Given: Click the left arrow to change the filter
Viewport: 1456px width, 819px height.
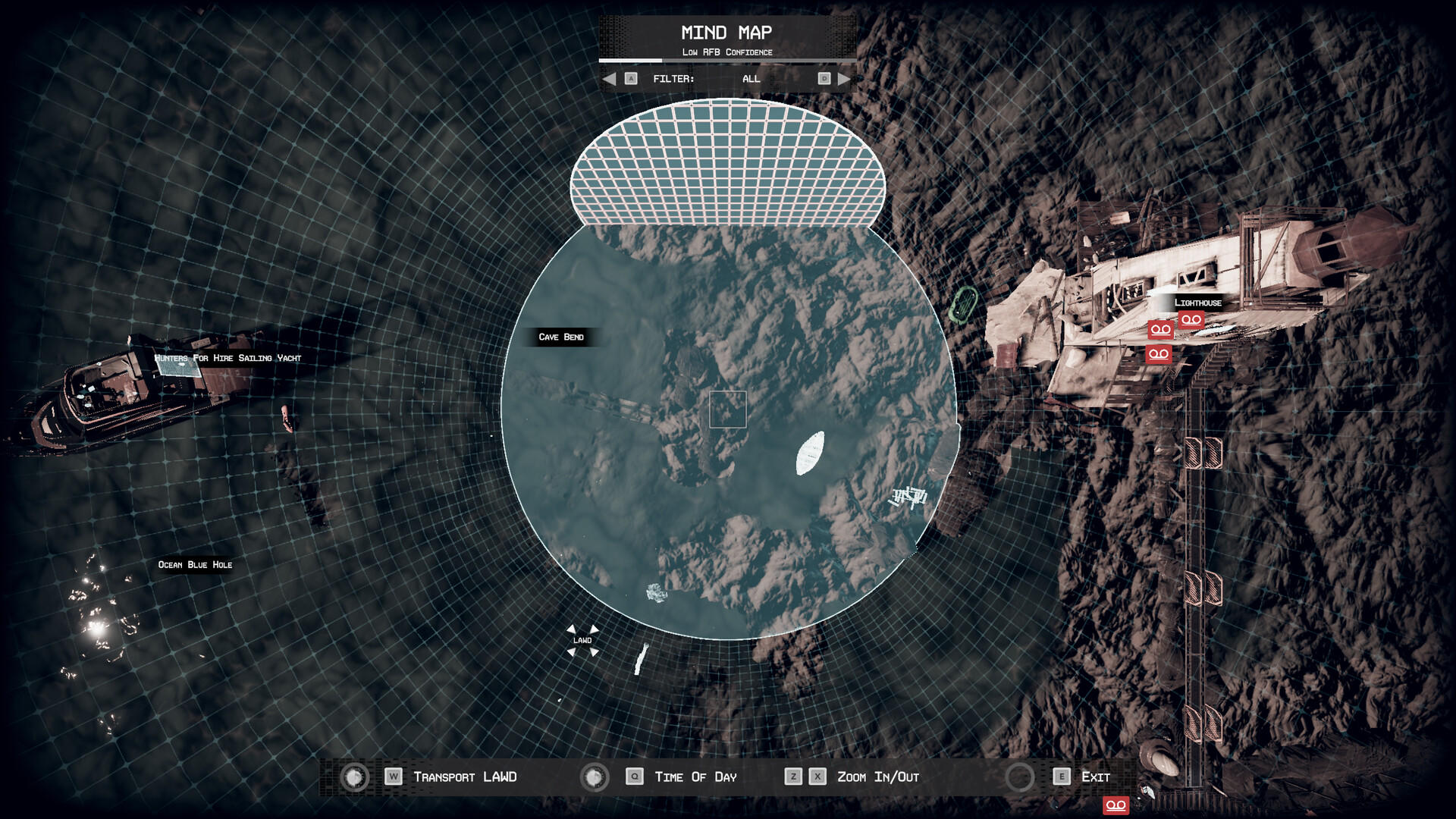Looking at the screenshot, I should 609,77.
